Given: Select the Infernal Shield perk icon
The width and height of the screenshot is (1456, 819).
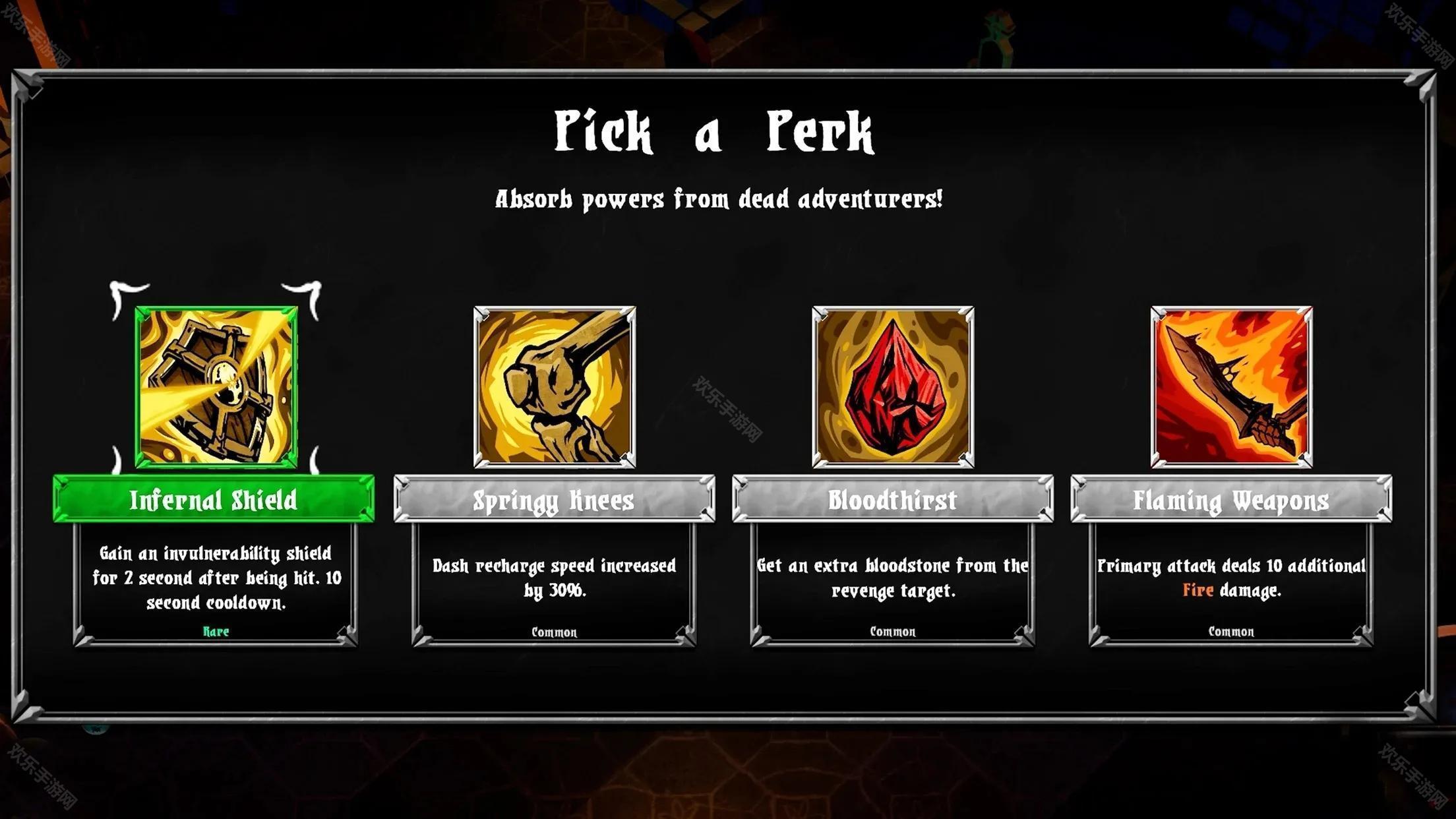Looking at the screenshot, I should 216,387.
